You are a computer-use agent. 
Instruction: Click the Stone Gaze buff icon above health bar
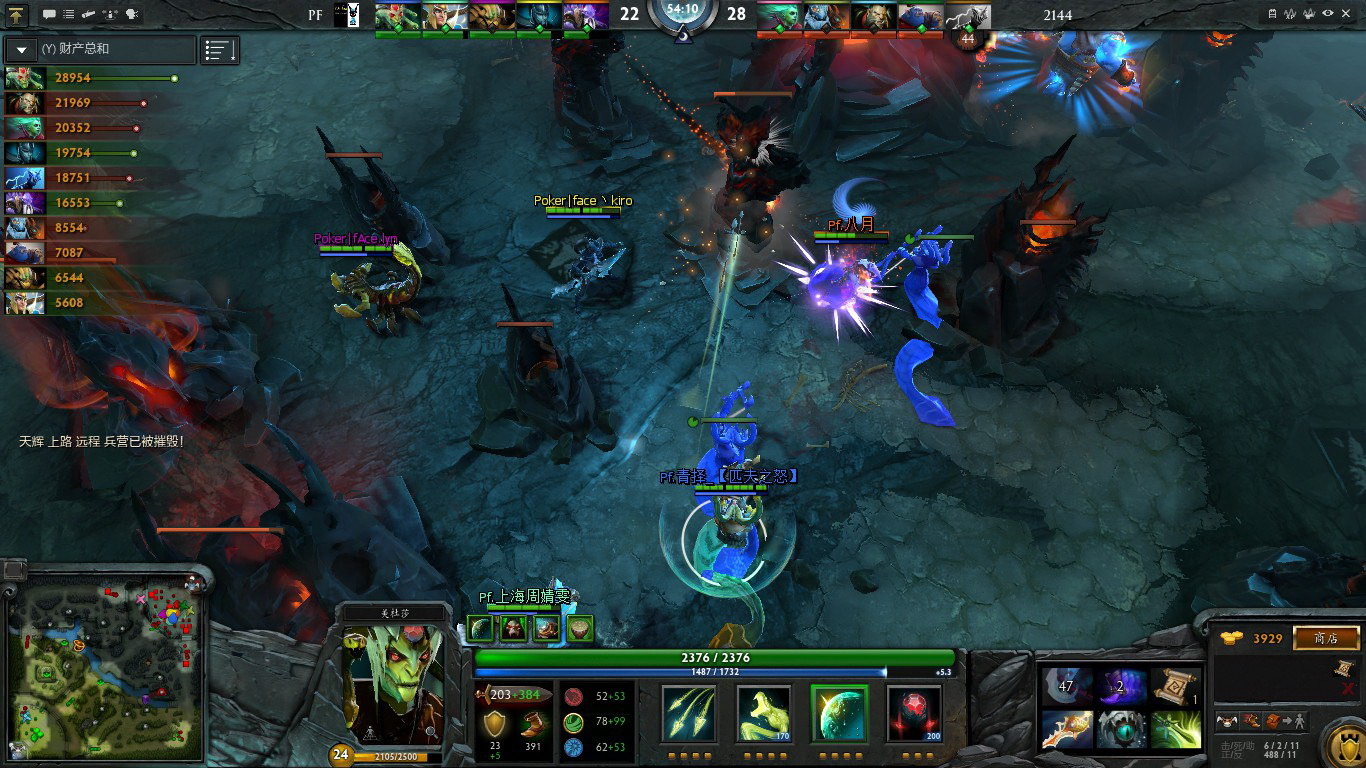click(482, 628)
